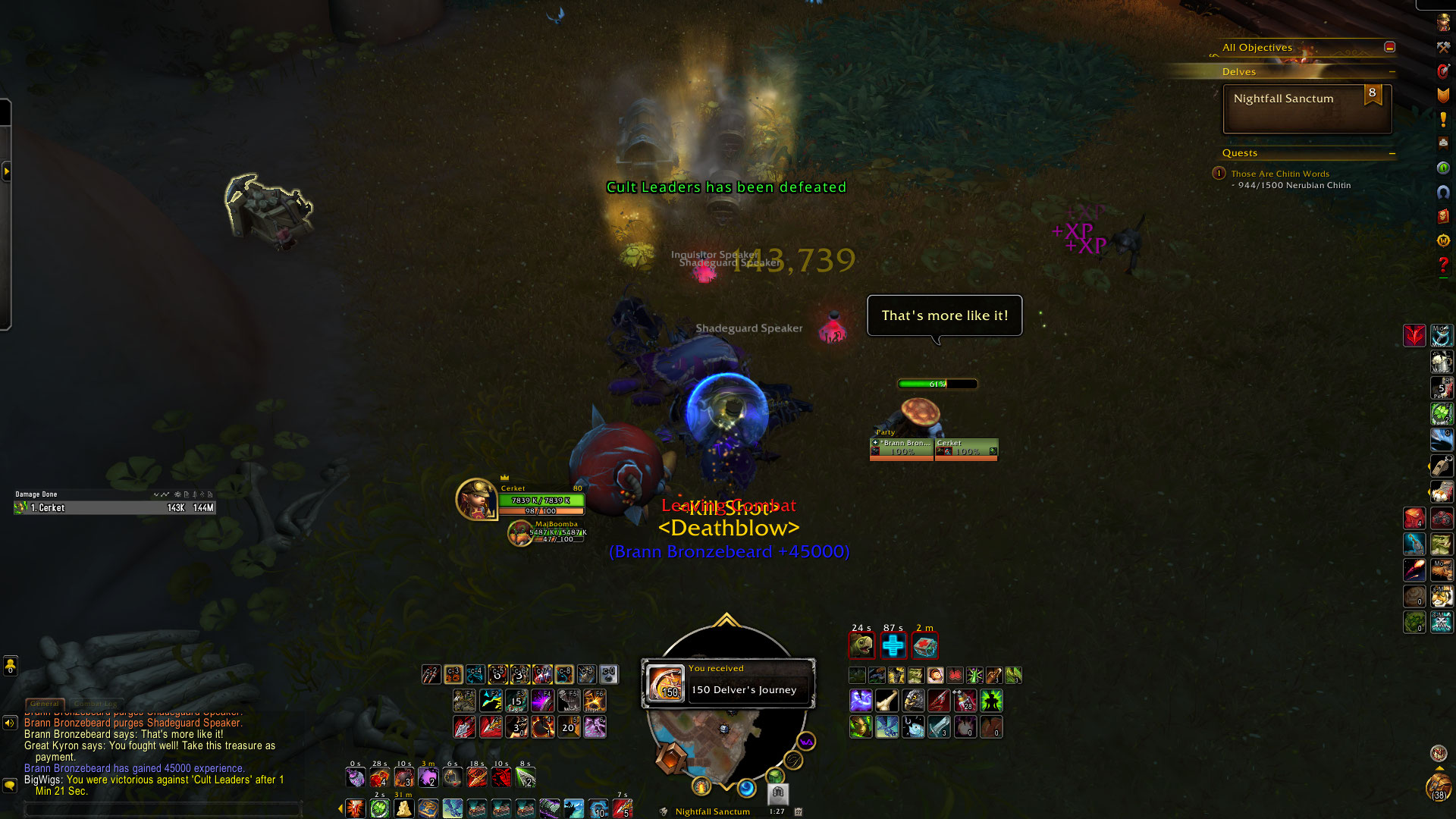
Task: Switch to the General chat tab
Action: (x=45, y=704)
